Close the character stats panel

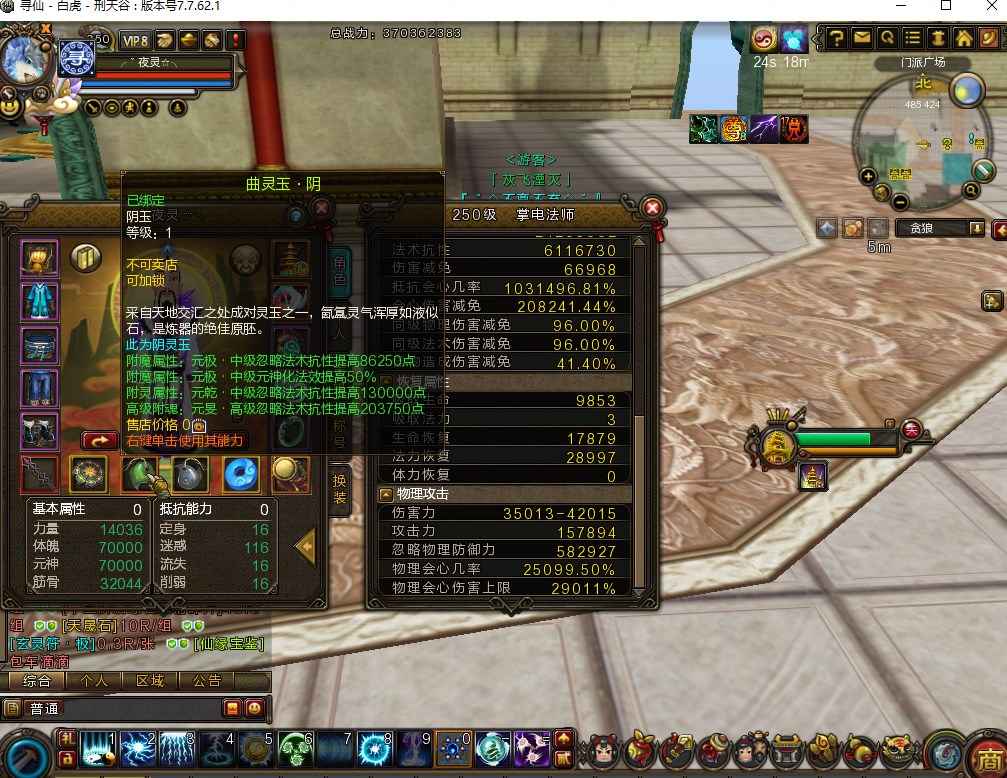click(x=652, y=208)
